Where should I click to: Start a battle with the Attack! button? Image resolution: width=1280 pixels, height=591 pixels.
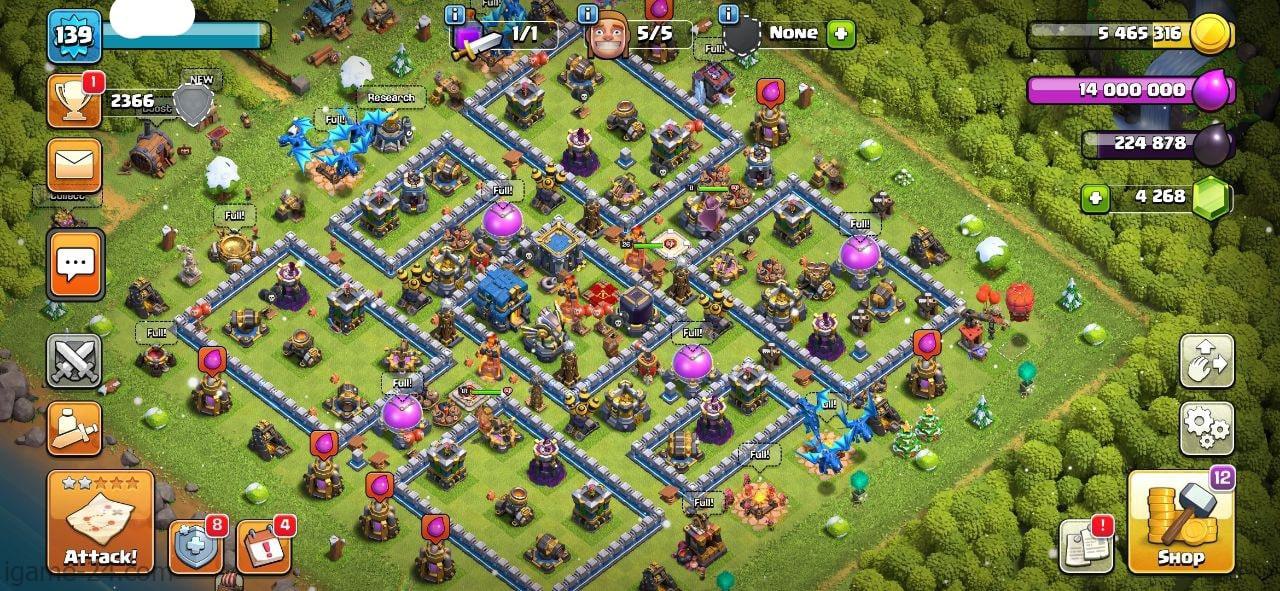tap(100, 522)
